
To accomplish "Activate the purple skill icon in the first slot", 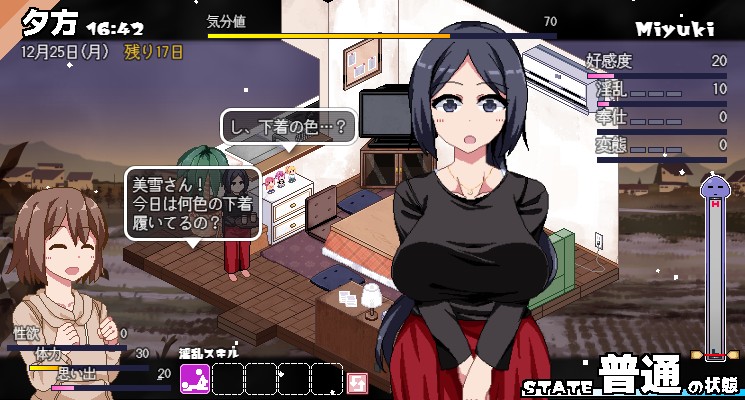I will point(195,379).
